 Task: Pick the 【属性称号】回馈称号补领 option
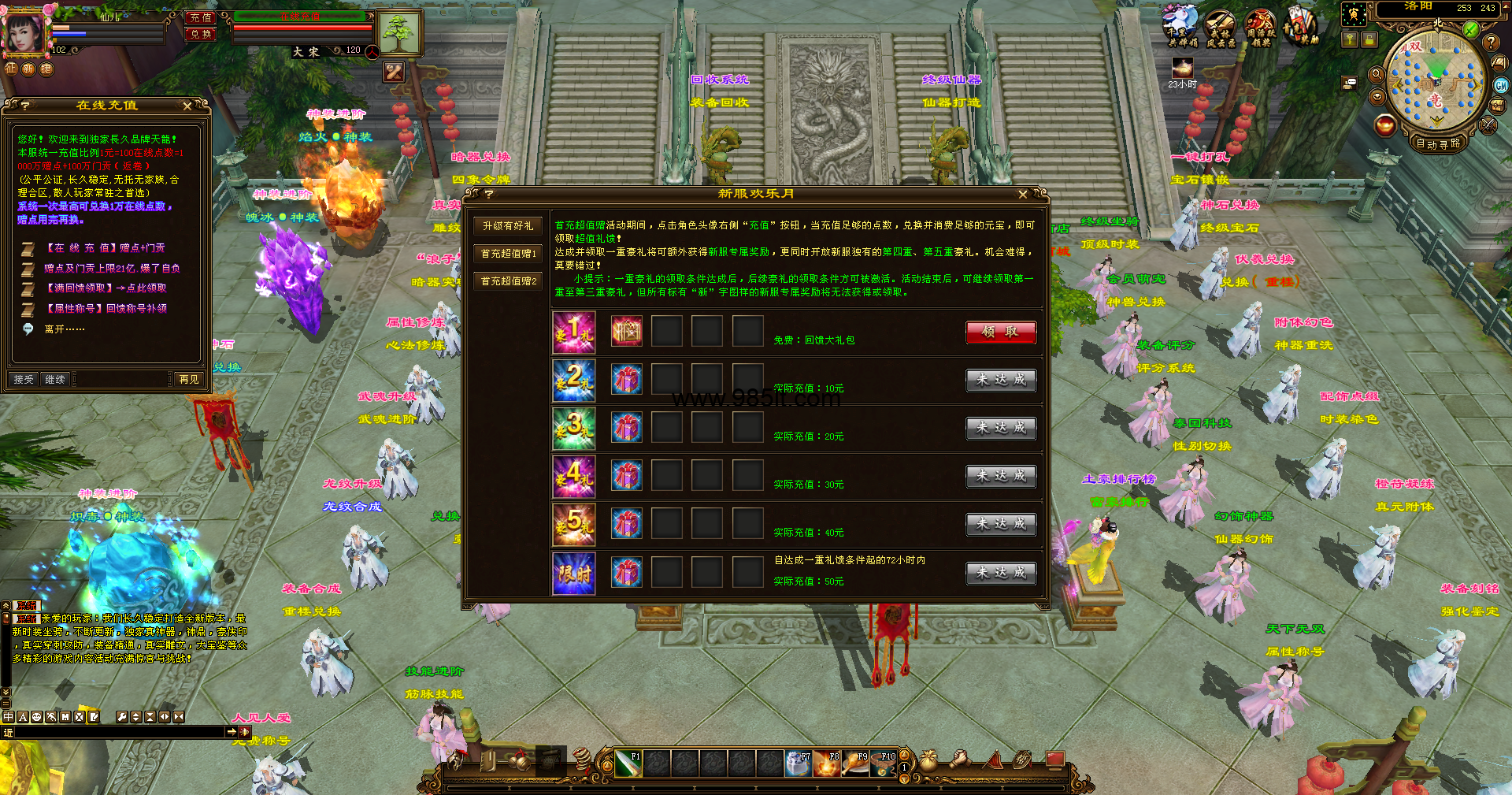click(106, 309)
